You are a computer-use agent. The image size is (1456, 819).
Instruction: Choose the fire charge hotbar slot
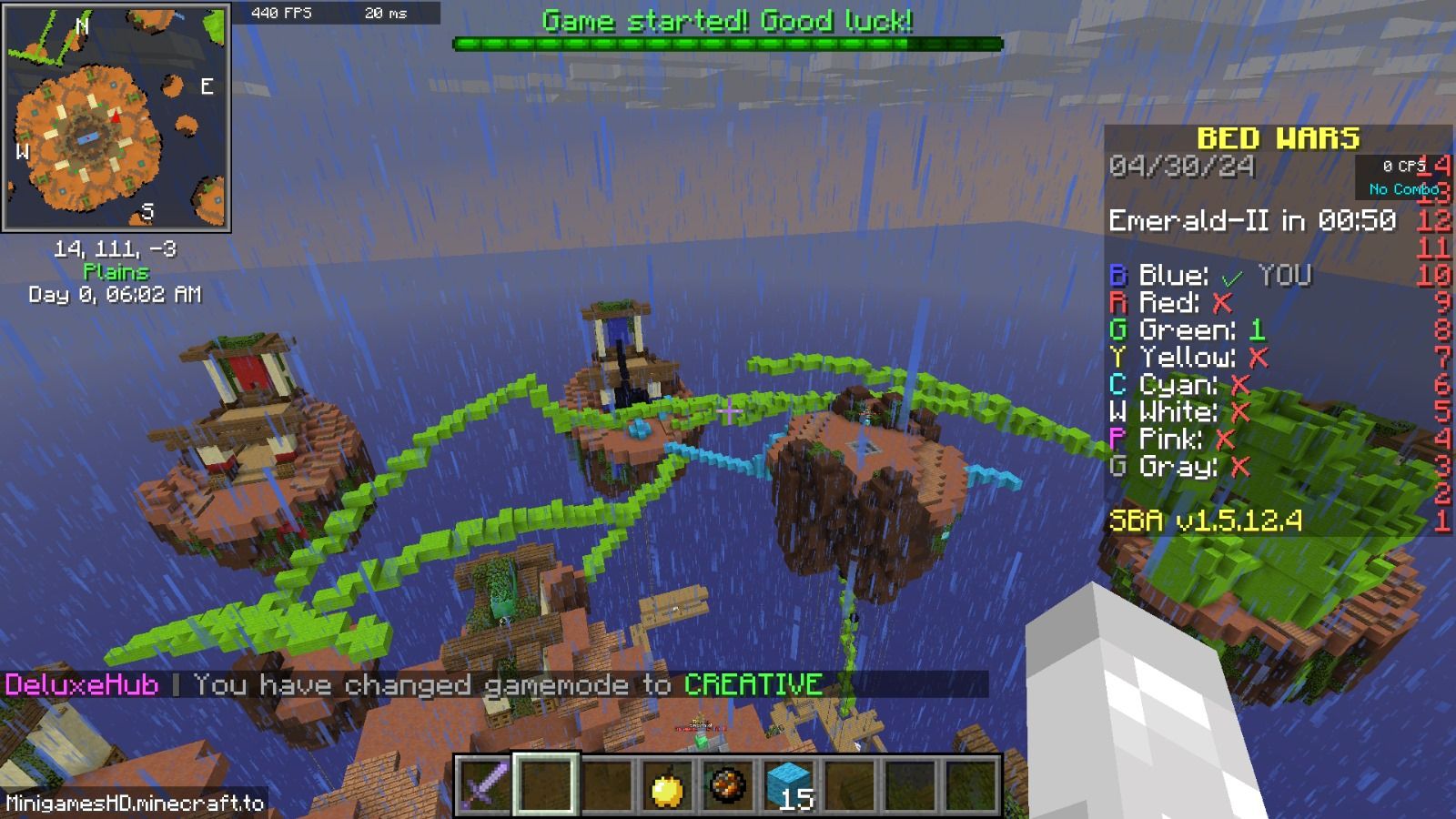(x=728, y=784)
